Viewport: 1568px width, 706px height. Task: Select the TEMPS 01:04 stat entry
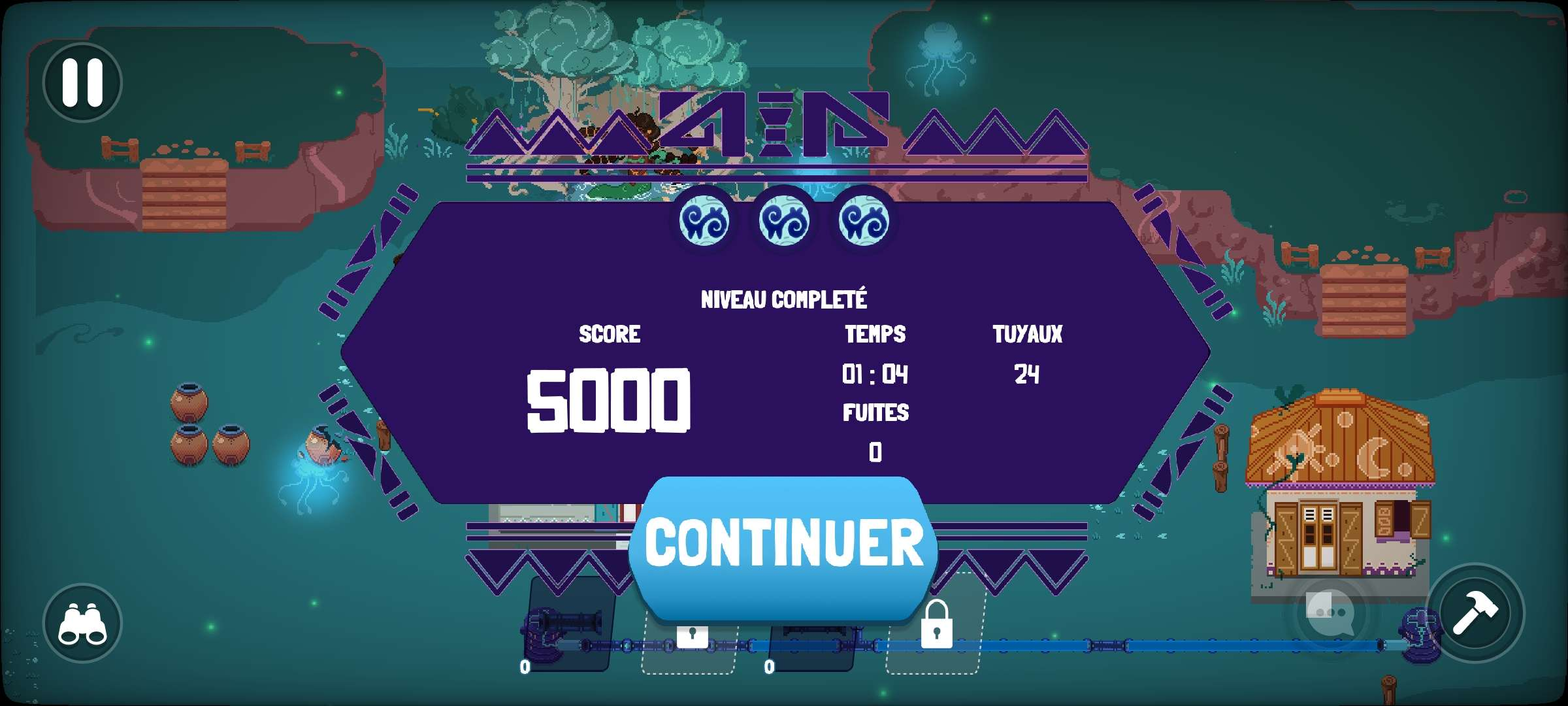click(x=875, y=356)
